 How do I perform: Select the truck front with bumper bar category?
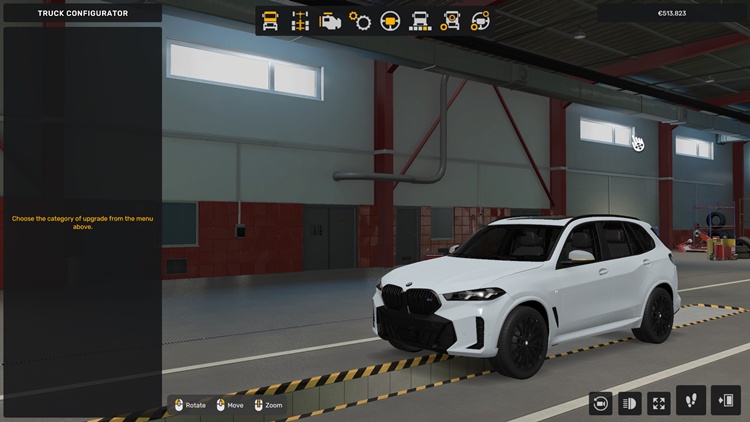click(x=421, y=20)
